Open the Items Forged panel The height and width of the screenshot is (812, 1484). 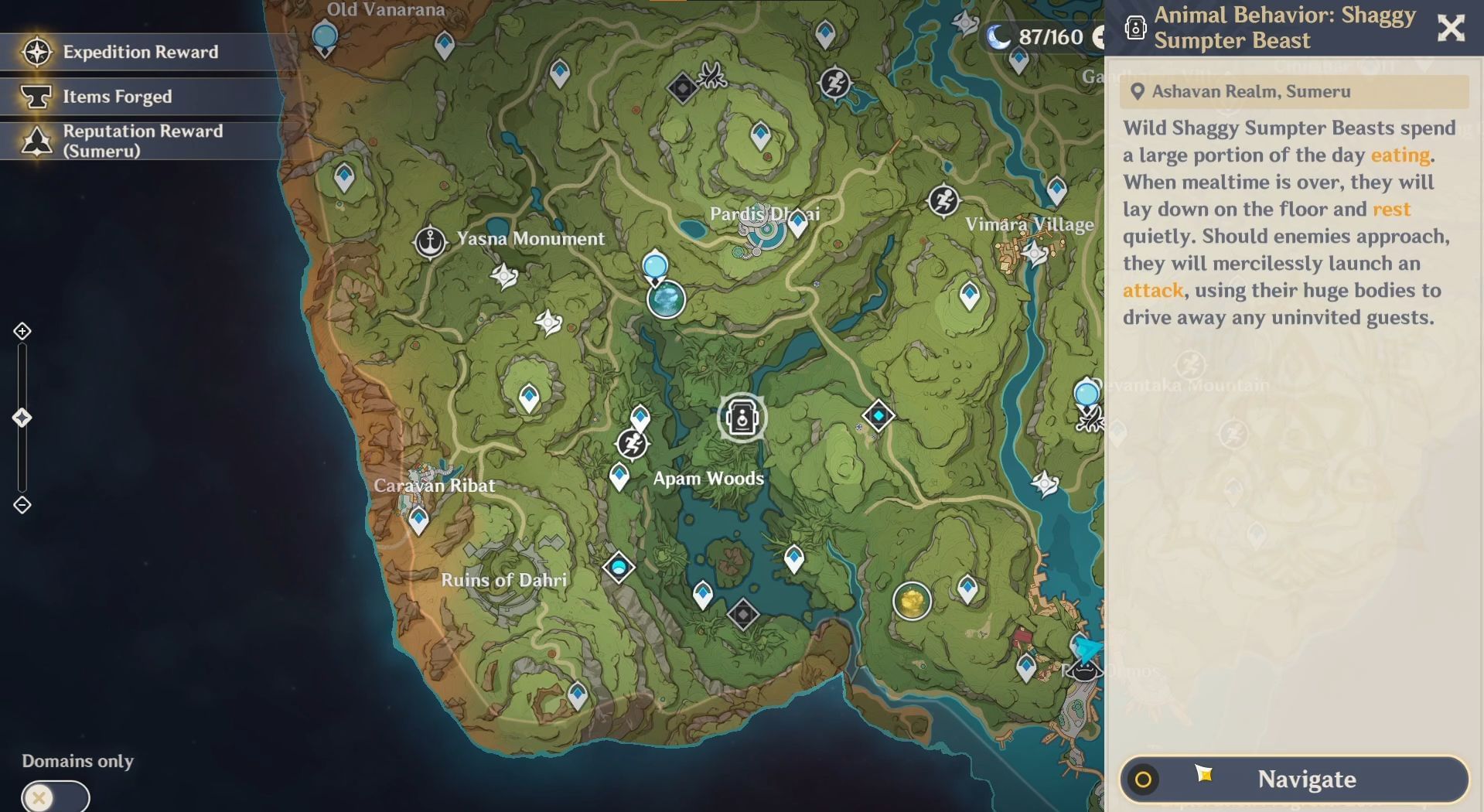(116, 96)
